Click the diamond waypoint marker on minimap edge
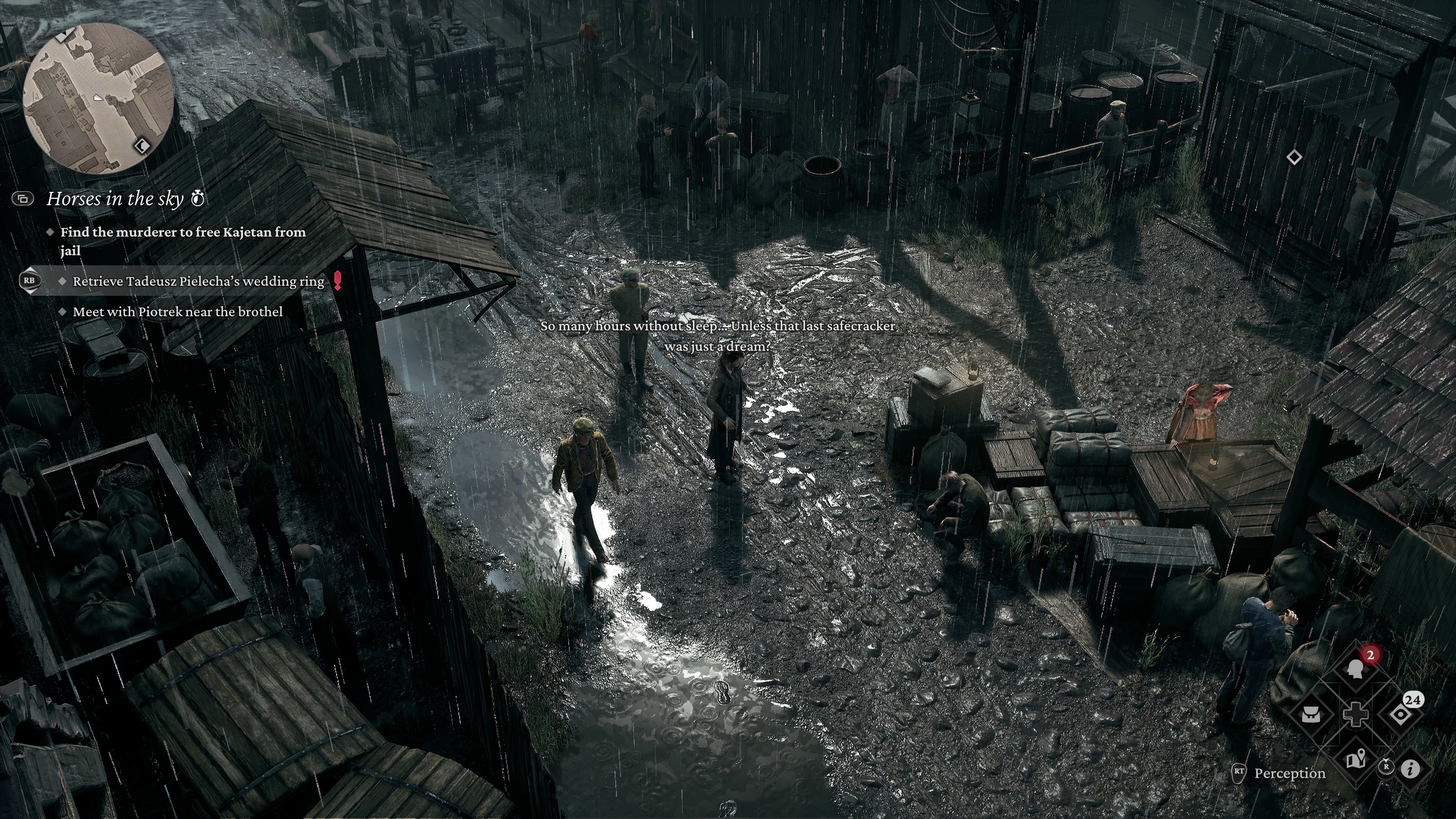Image resolution: width=1456 pixels, height=819 pixels. point(142,147)
